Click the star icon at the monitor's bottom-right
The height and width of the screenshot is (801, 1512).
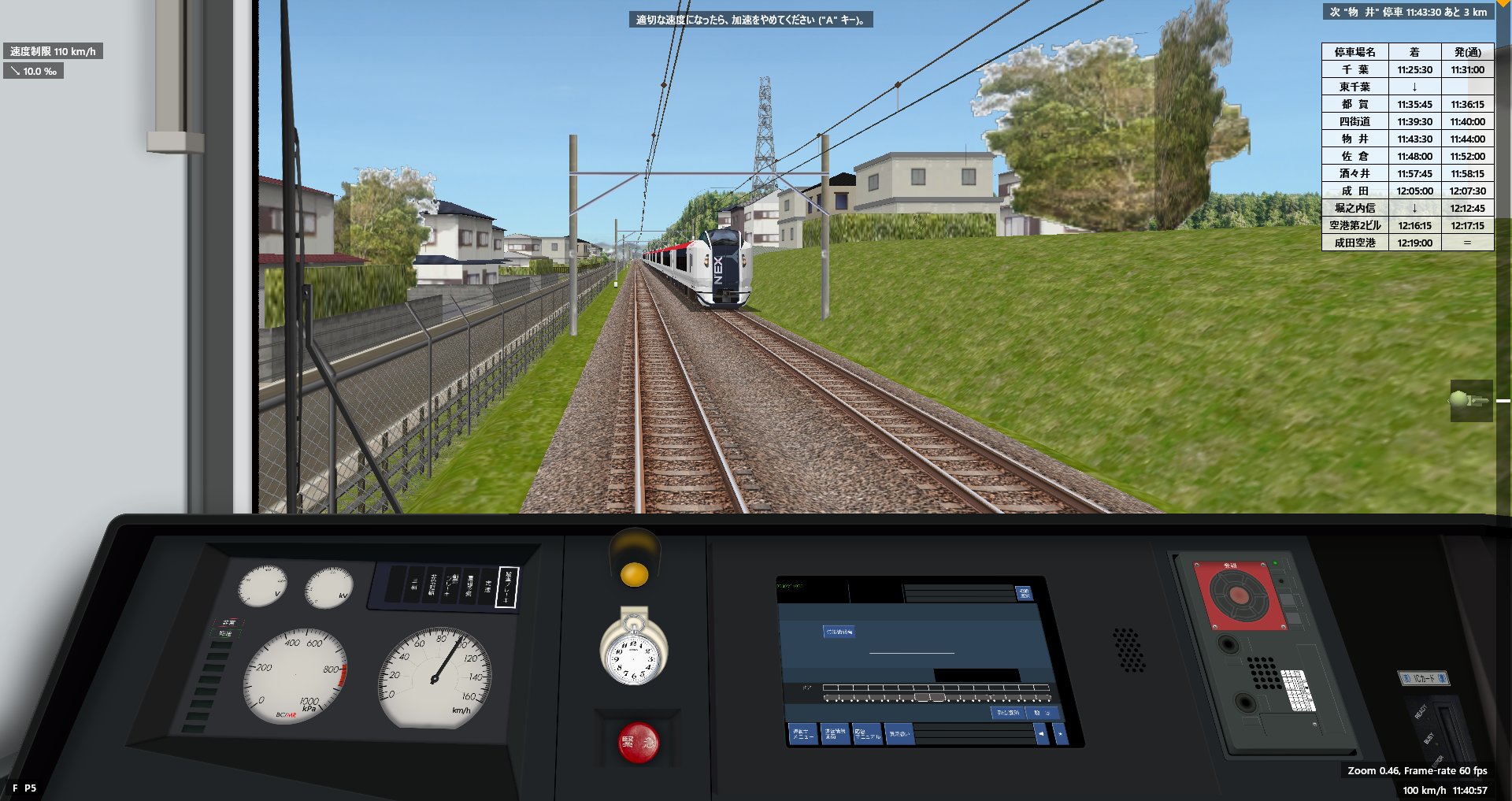[x=1060, y=734]
